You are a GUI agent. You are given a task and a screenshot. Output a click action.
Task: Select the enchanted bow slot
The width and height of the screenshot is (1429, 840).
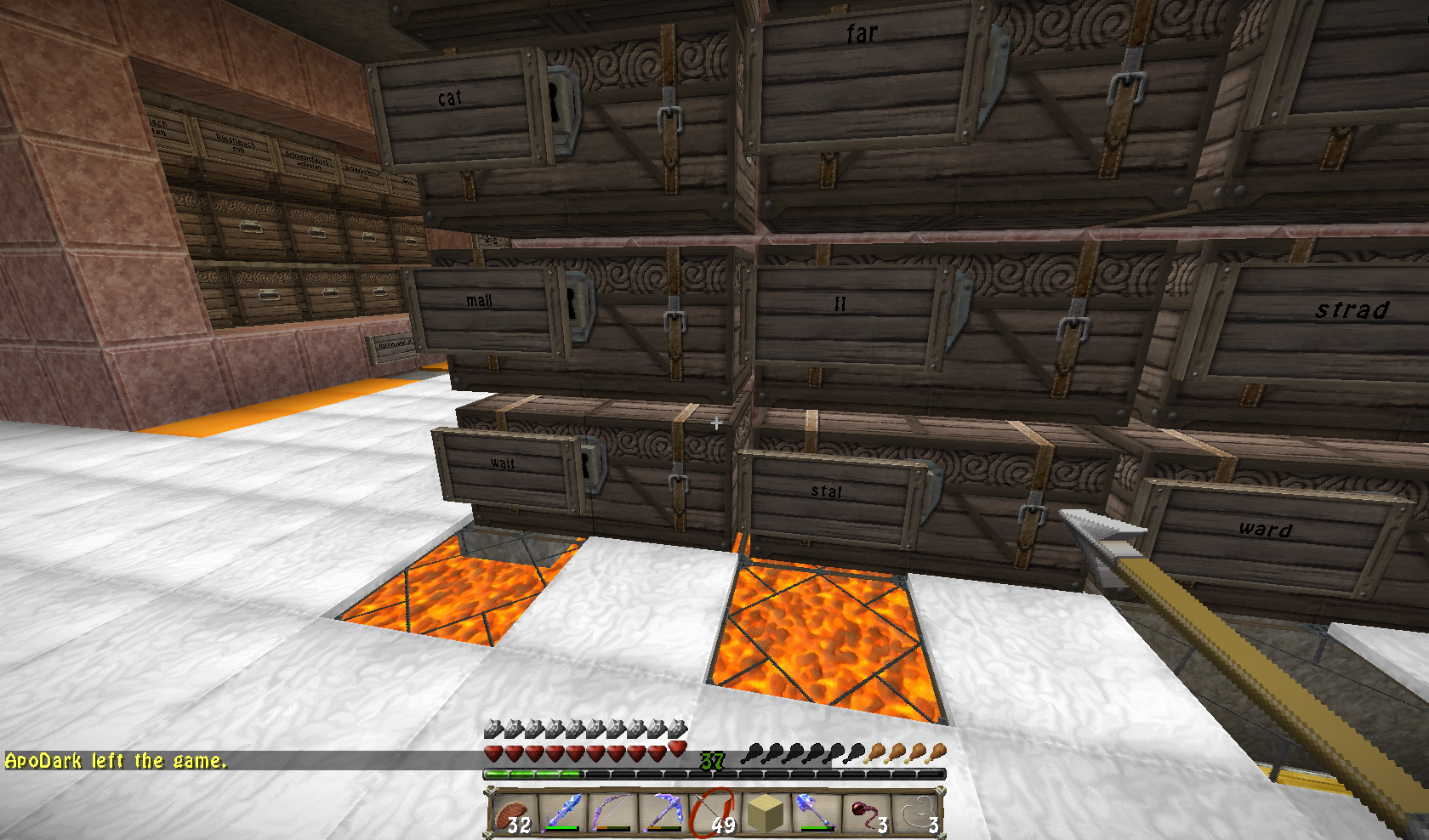point(612,814)
